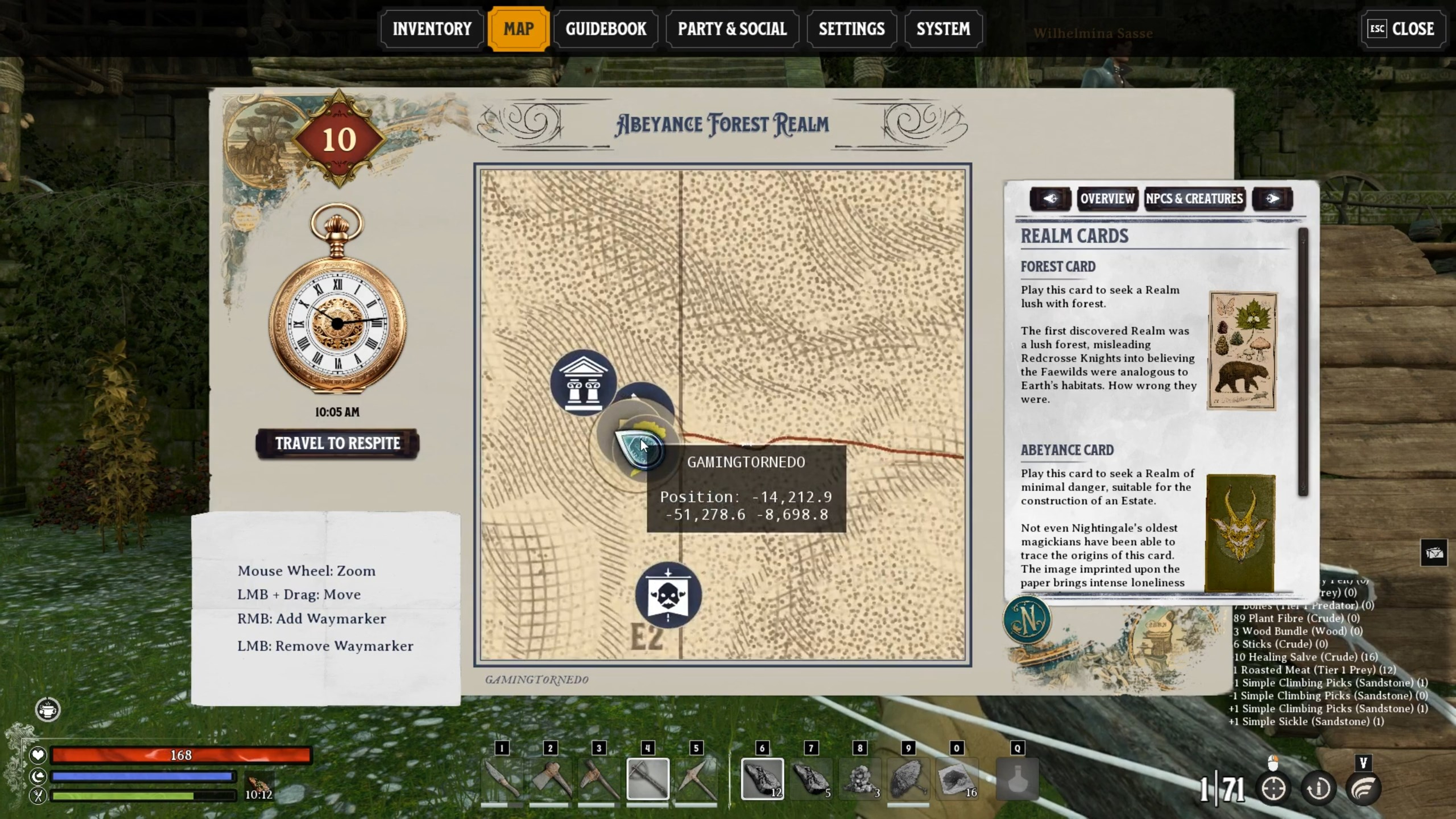This screenshot has width=1456, height=819.
Task: Select the skull banner map marker
Action: (668, 595)
